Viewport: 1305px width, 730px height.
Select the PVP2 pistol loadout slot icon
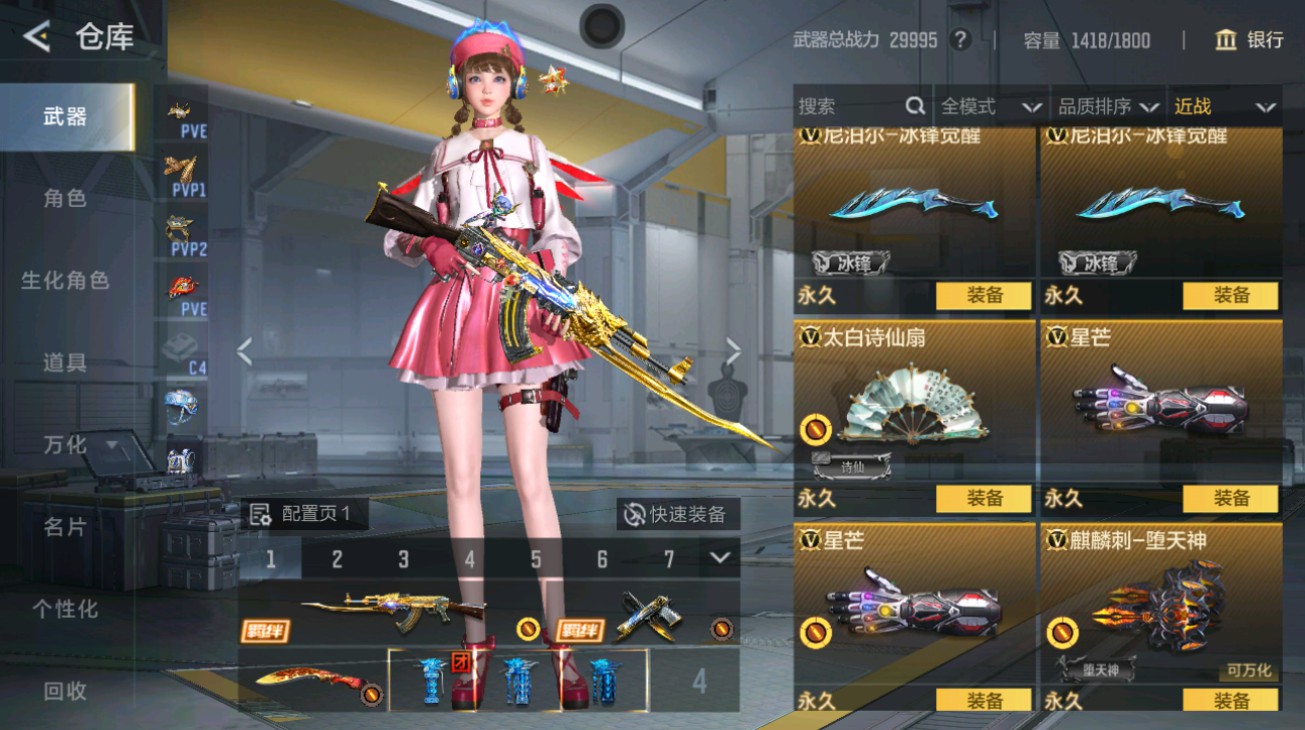[x=181, y=228]
